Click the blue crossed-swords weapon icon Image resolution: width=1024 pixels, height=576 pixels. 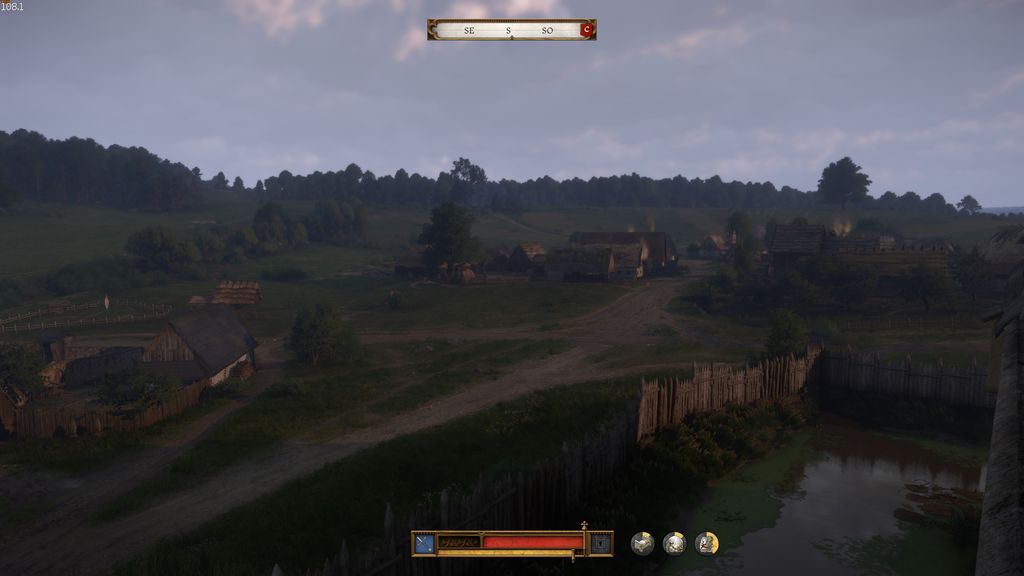pyautogui.click(x=425, y=543)
